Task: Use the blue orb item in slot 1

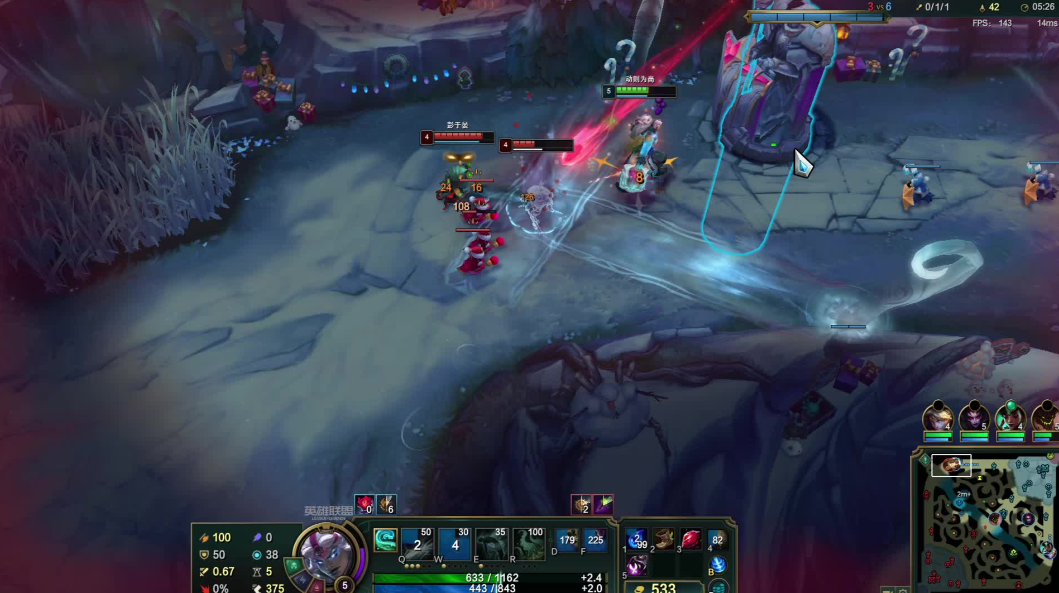Action: (x=637, y=540)
